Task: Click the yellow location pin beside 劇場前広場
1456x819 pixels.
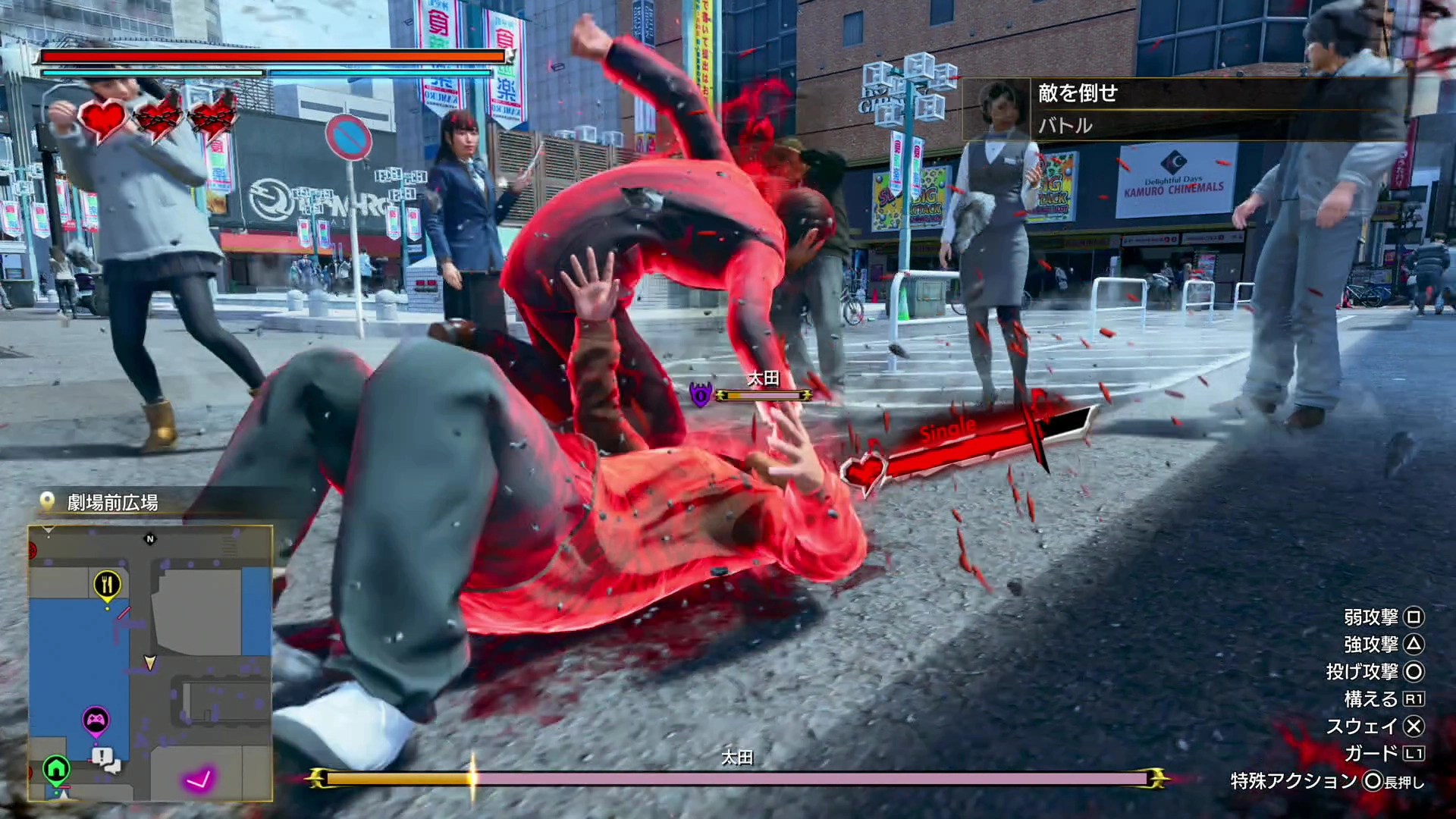Action: [47, 500]
